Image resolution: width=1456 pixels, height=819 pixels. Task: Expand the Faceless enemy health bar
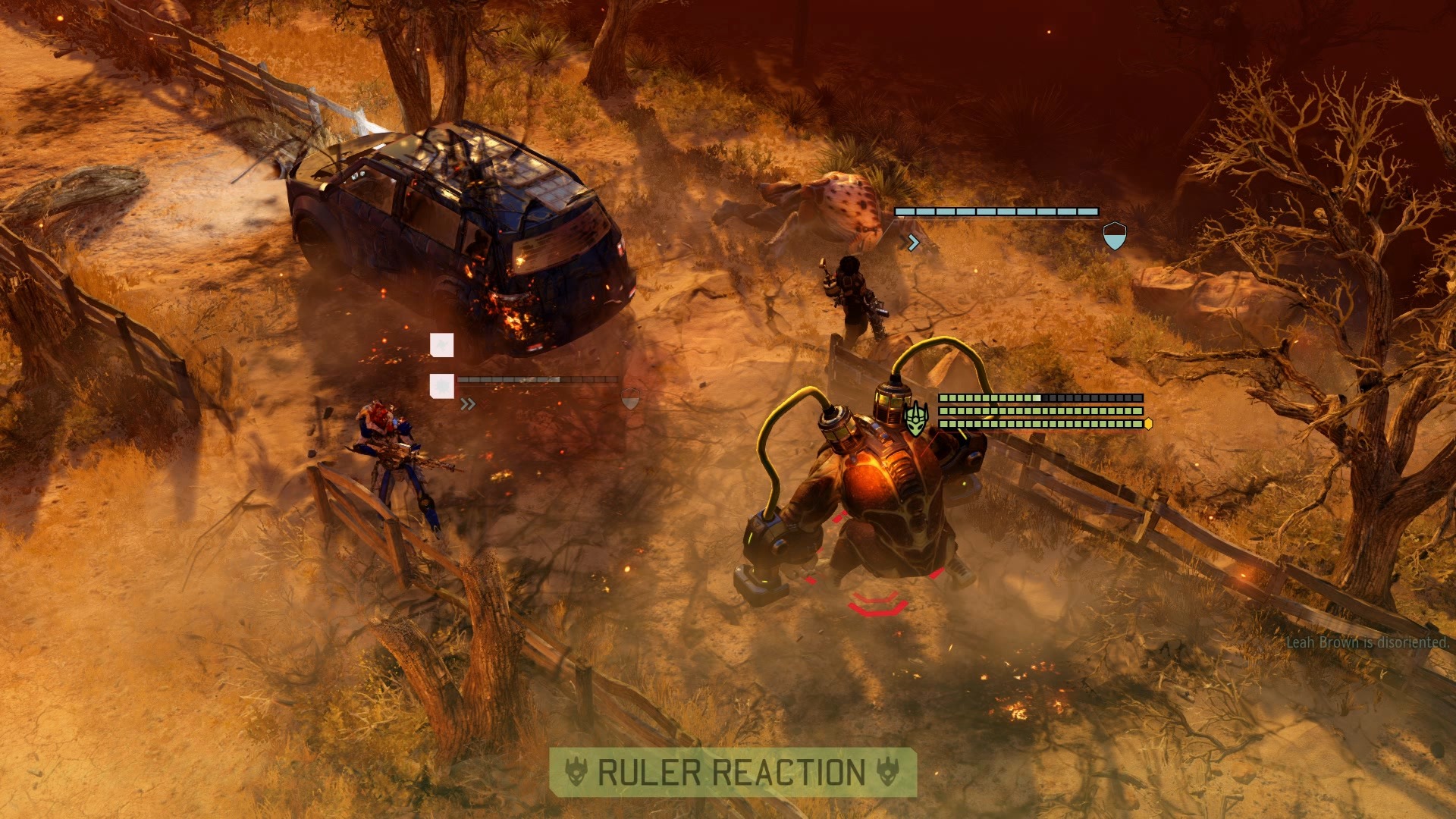pos(996,211)
